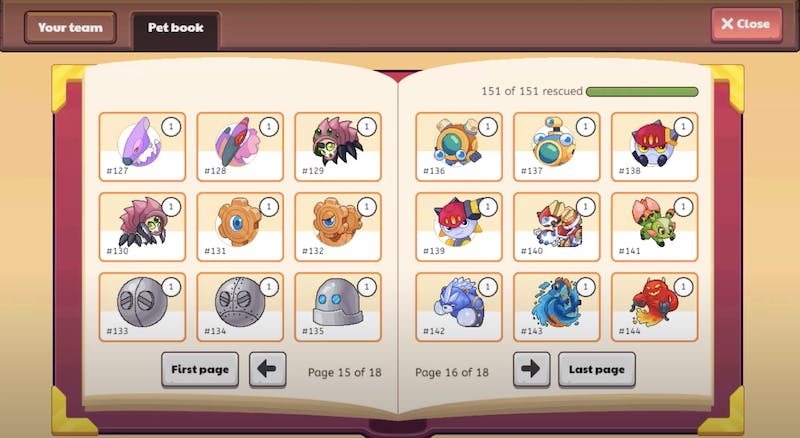
Task: Open pet entry #136
Action: click(x=459, y=146)
